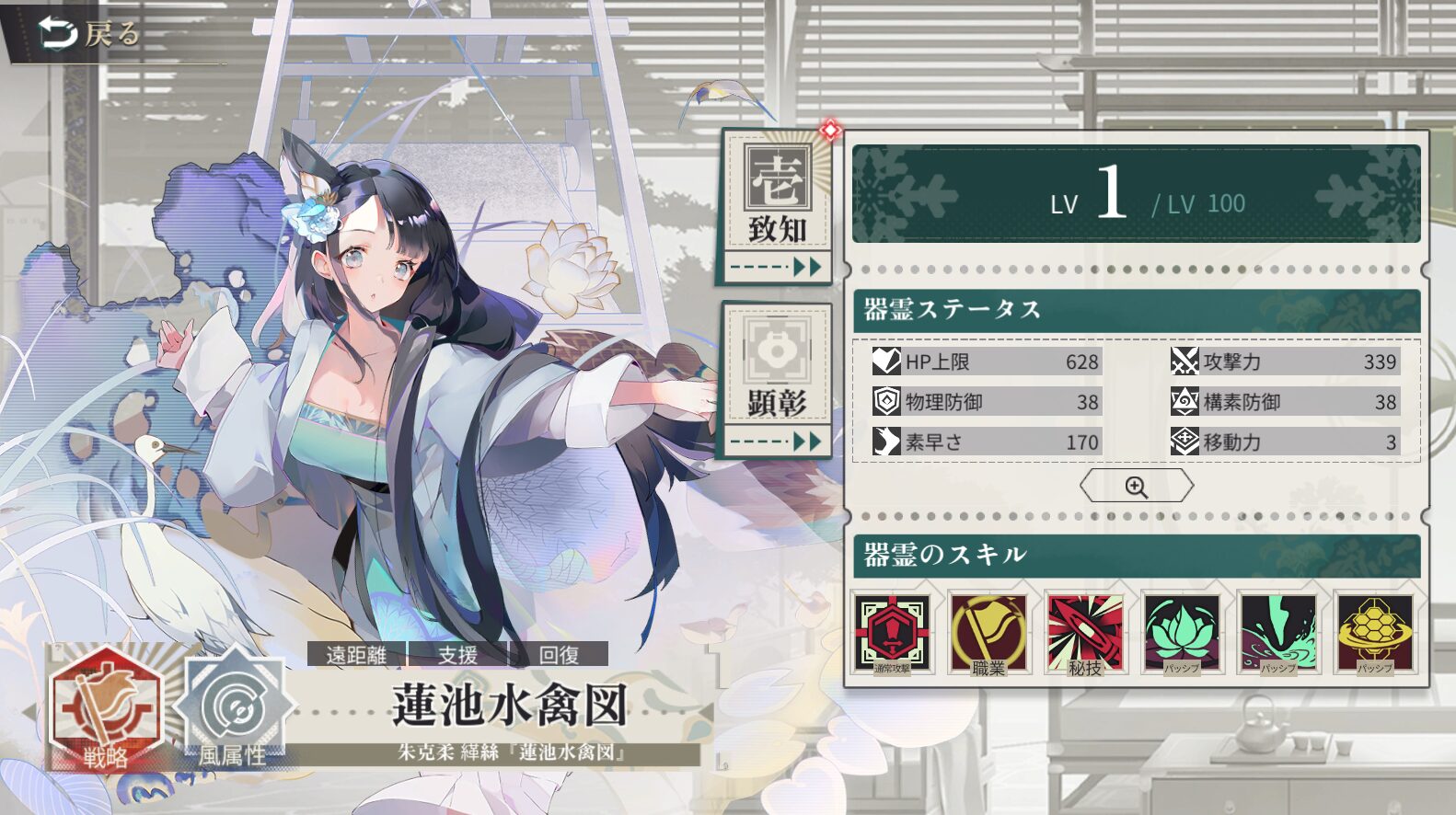This screenshot has height=815, width=1456.
Task: View the 職業 flag skill icon
Action: click(x=988, y=633)
